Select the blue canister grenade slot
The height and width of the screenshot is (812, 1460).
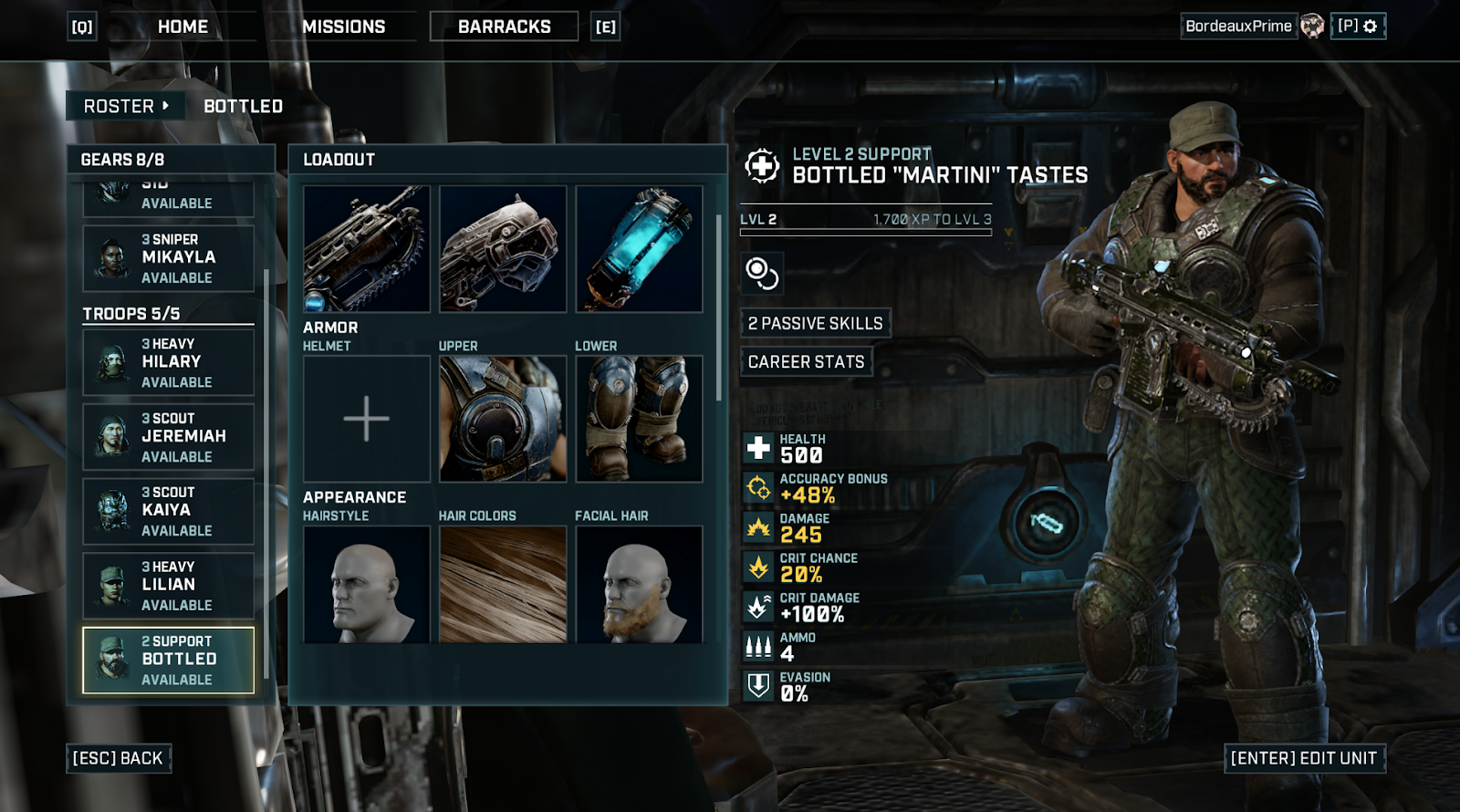click(x=639, y=249)
